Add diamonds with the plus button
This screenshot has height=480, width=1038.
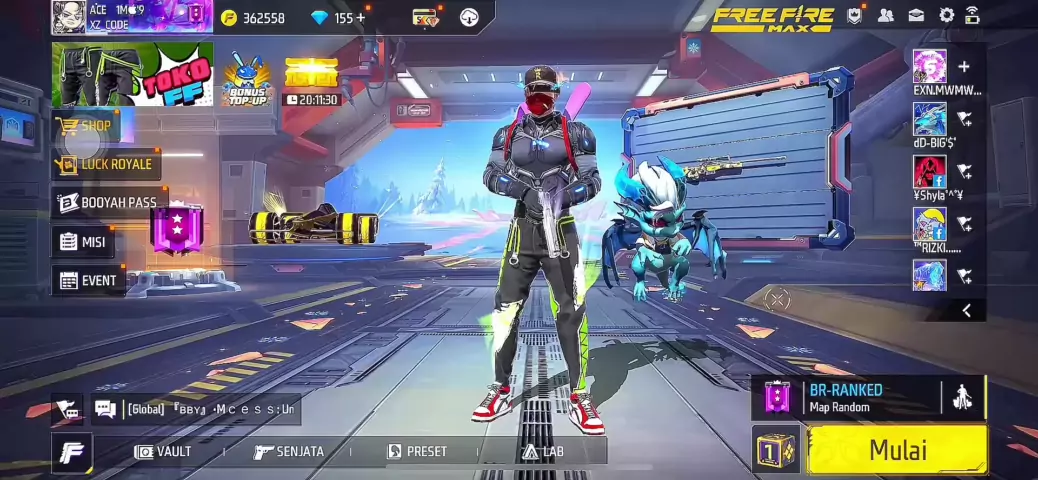pyautogui.click(x=360, y=18)
